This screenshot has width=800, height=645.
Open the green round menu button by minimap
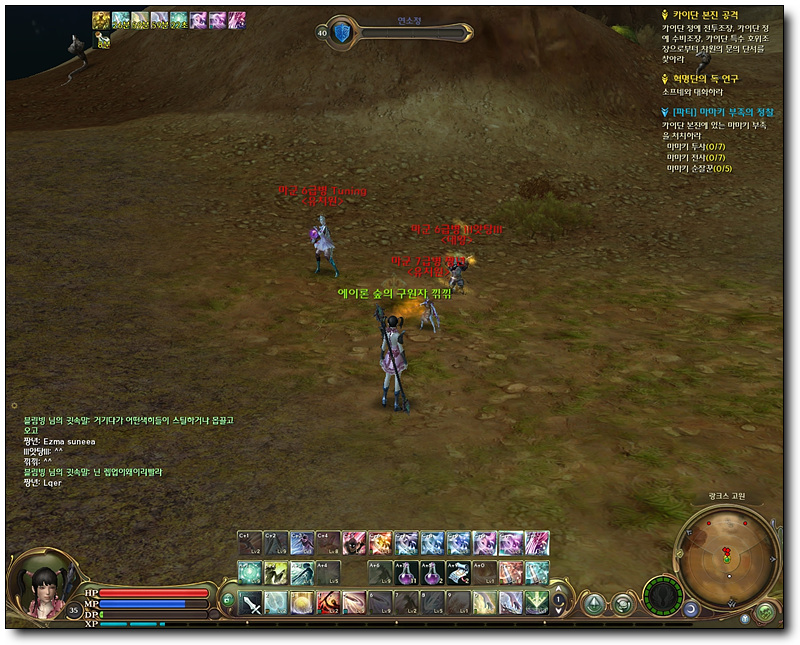tap(765, 610)
